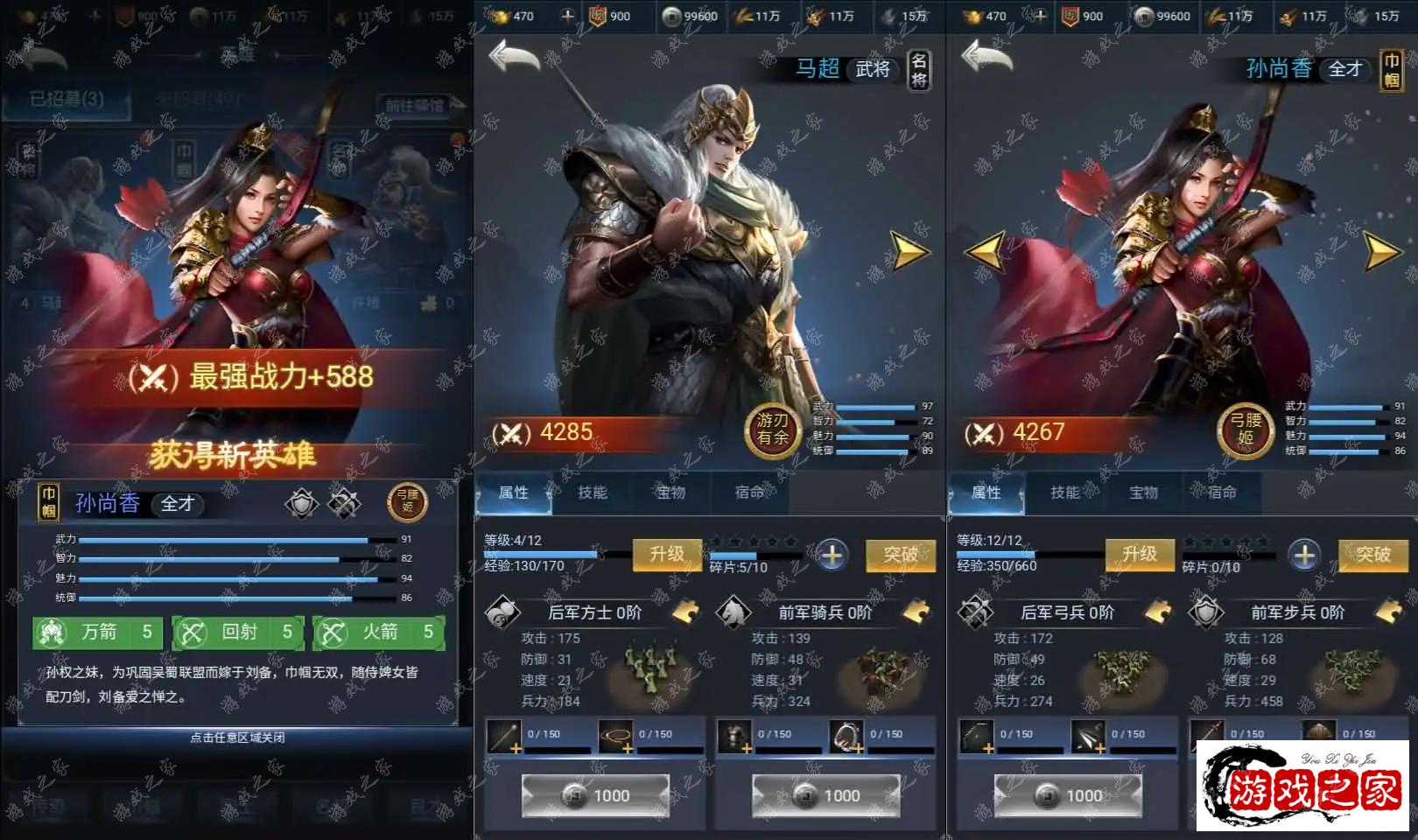1418x840 pixels.
Task: Select the 火箭 skill button
Action: [x=378, y=632]
